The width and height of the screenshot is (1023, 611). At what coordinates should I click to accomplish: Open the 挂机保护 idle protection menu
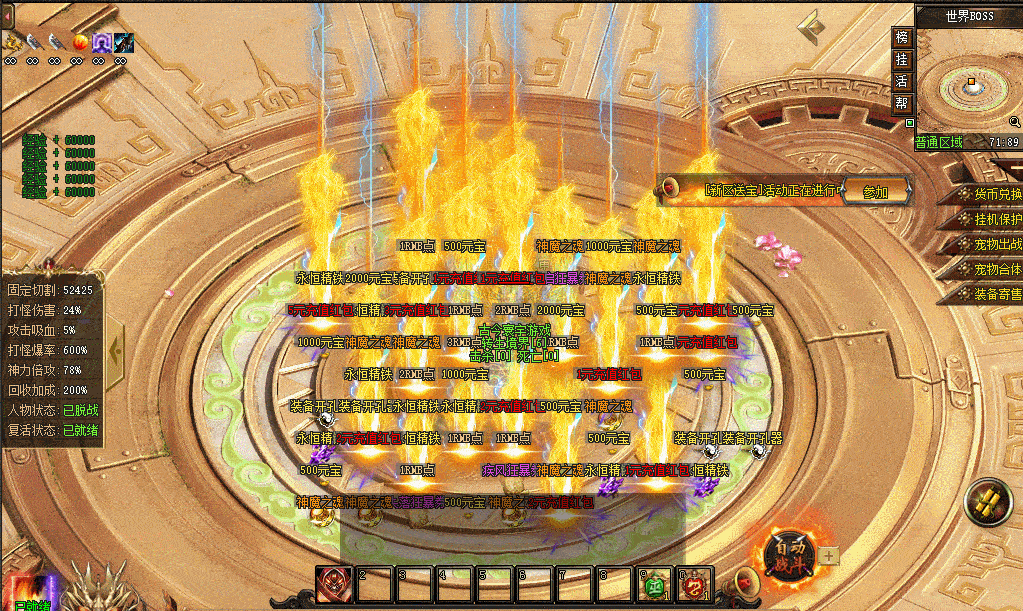989,219
